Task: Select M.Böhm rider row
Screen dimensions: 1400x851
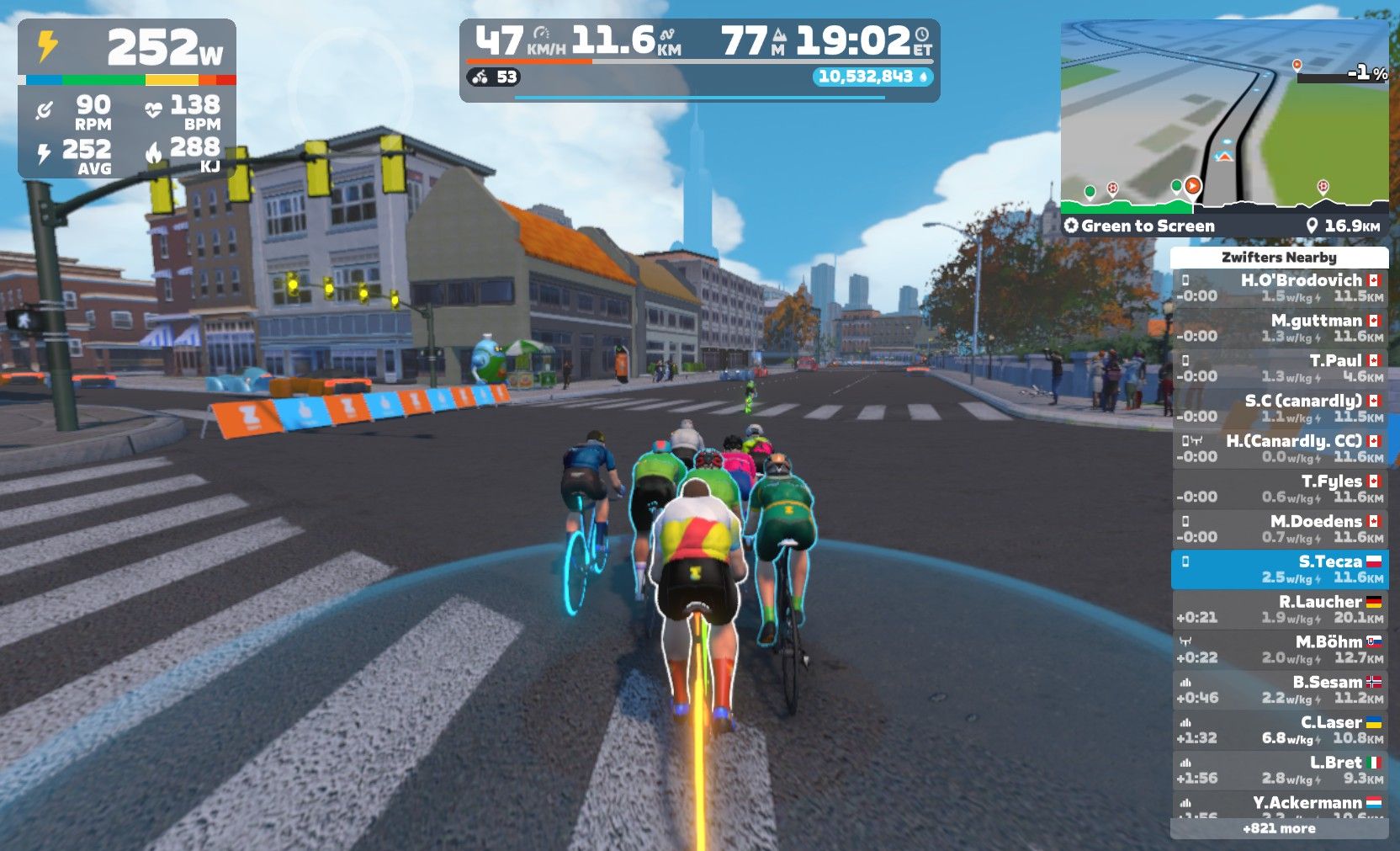Action: tap(1279, 649)
